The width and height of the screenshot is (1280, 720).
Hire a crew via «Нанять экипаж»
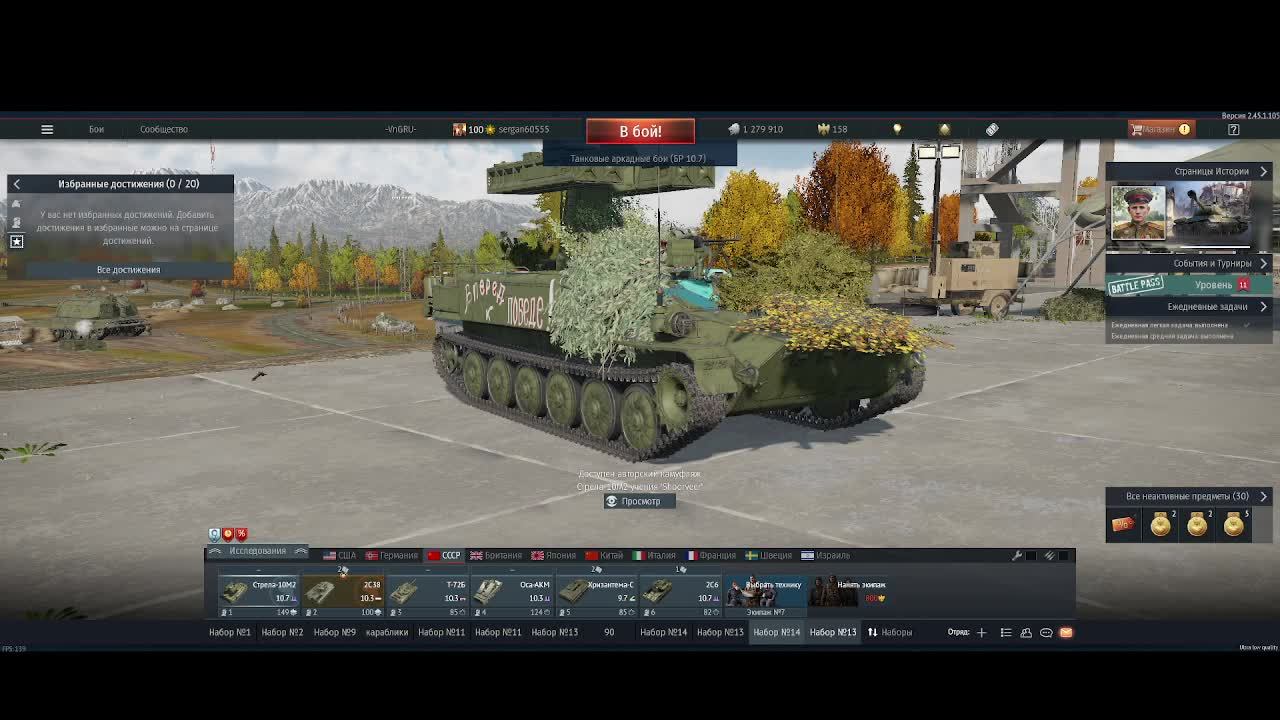tap(848, 591)
